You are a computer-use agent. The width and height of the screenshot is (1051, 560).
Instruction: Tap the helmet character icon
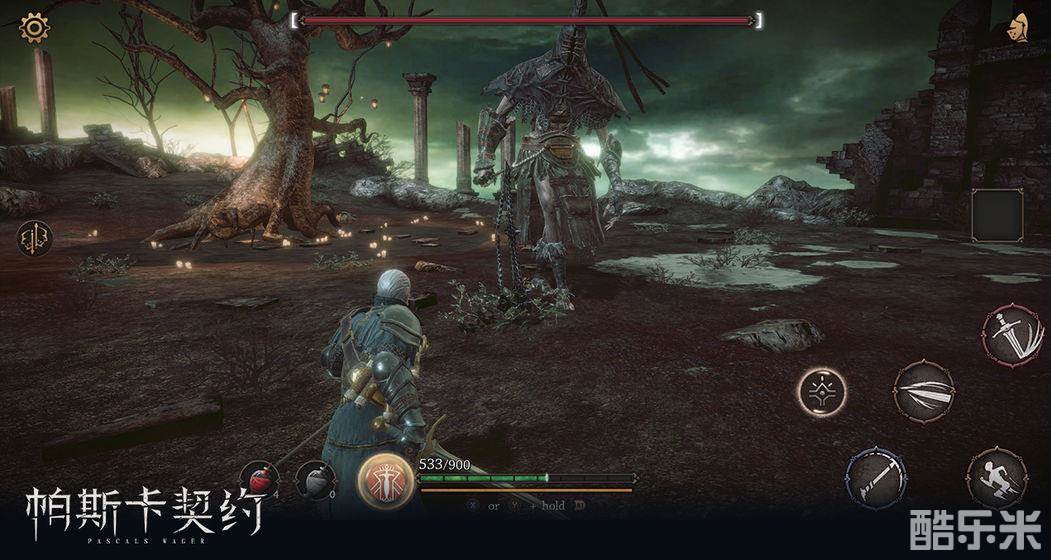(1020, 28)
